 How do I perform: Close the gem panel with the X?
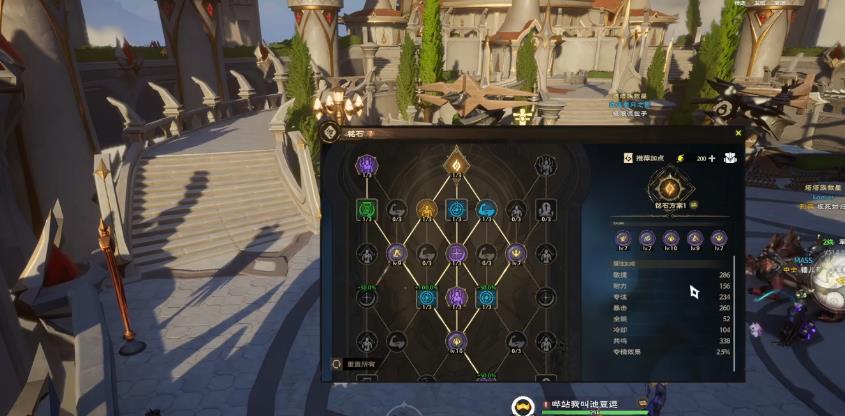(x=738, y=132)
